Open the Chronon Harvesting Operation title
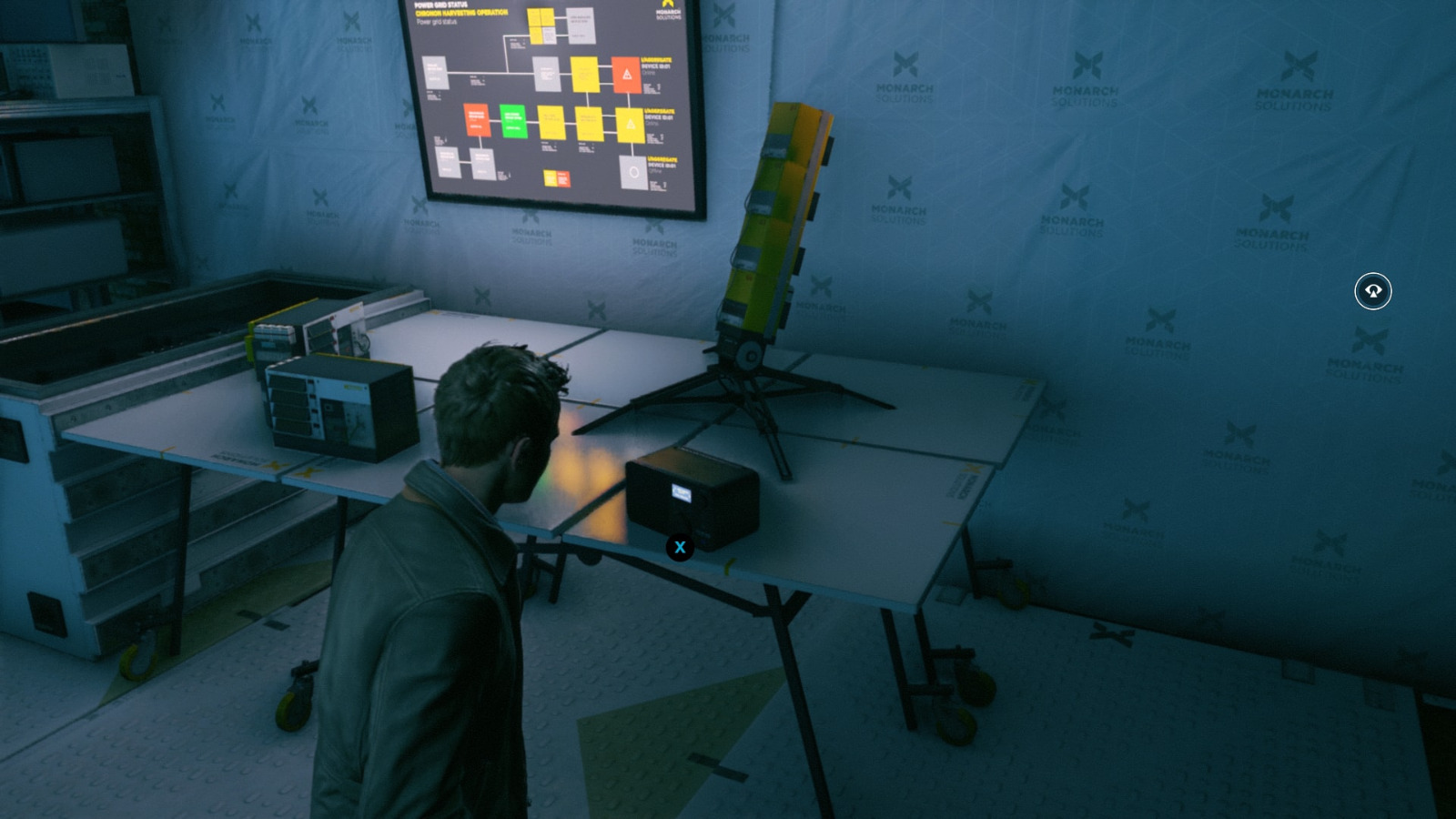Viewport: 1456px width, 819px height. click(461, 14)
